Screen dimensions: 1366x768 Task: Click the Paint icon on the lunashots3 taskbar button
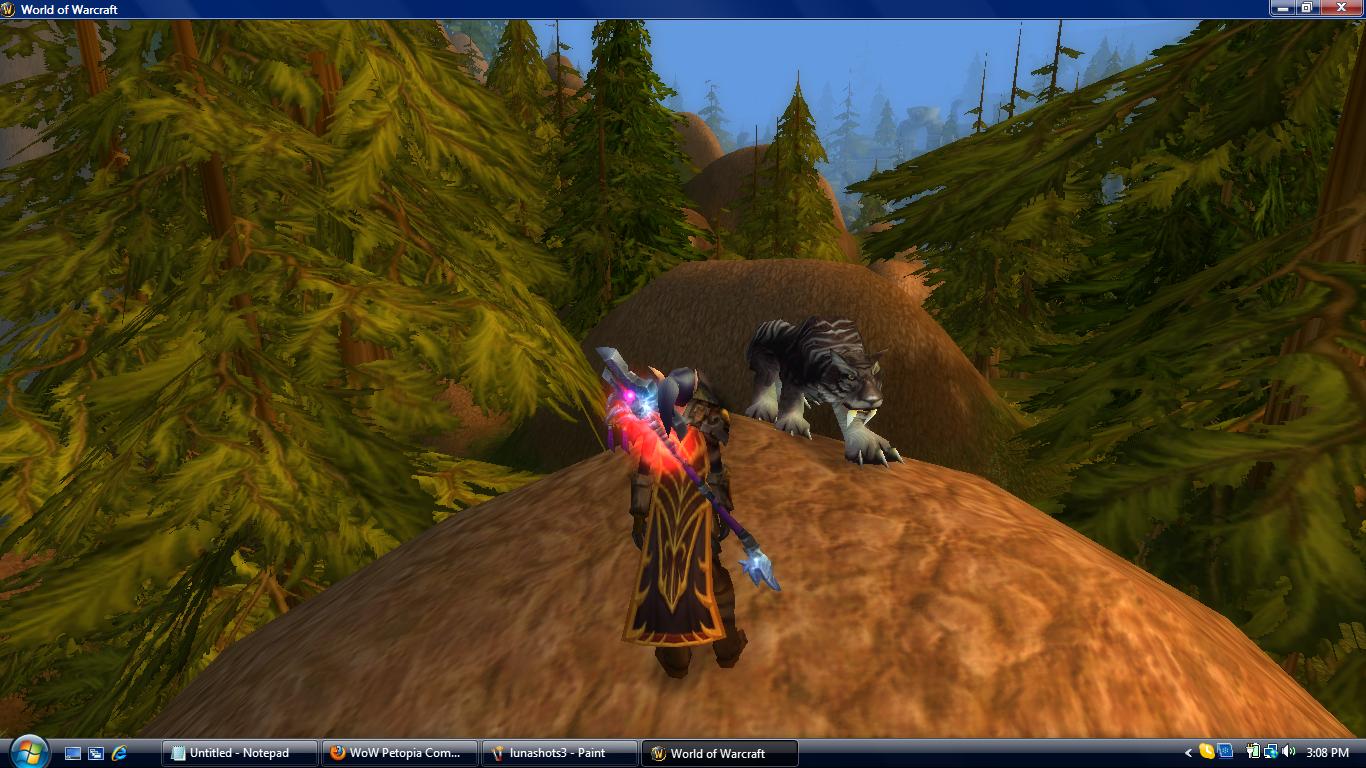[497, 753]
